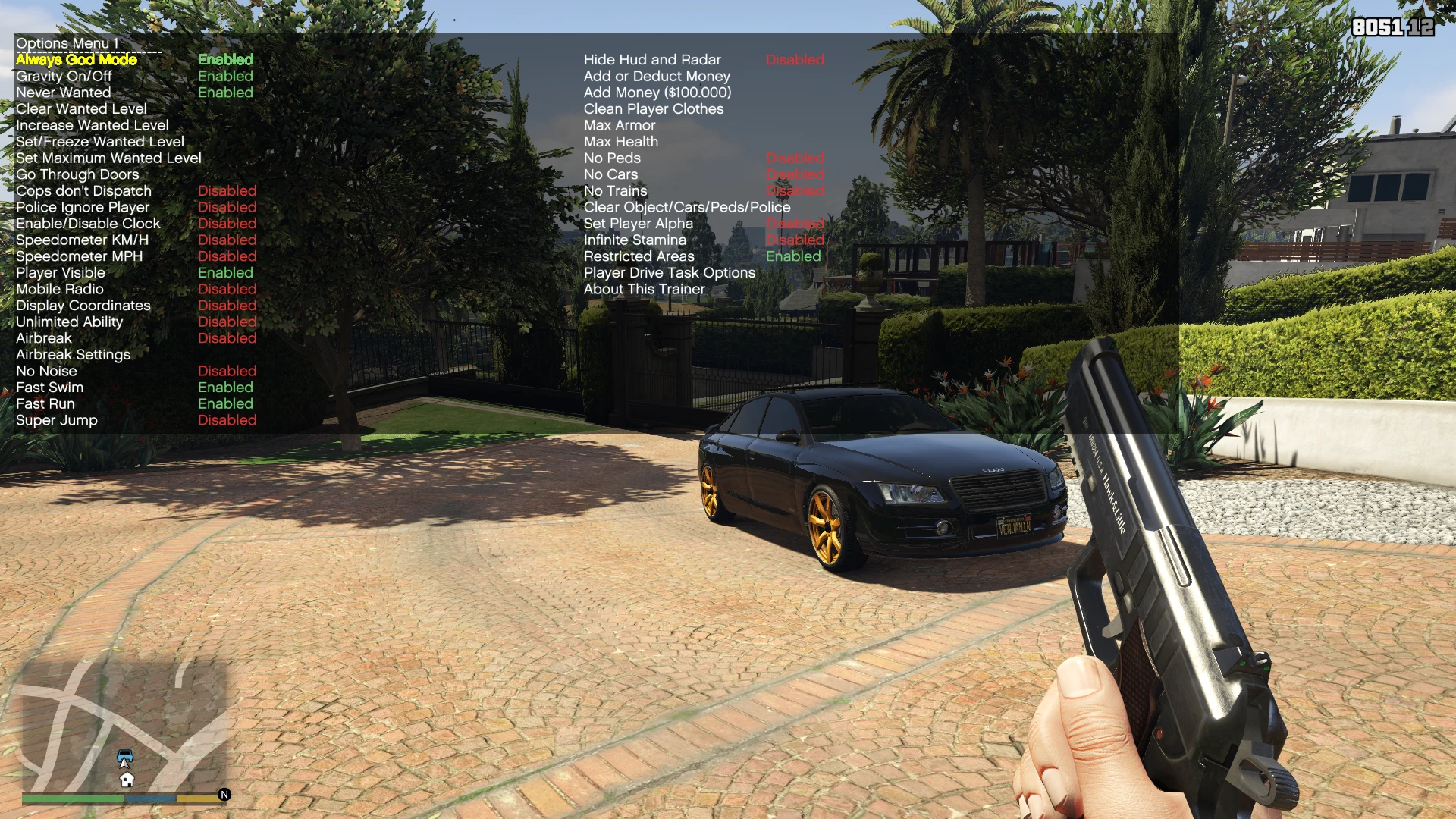Enable the No Cars option
Screen dimensions: 1456x819
click(610, 174)
